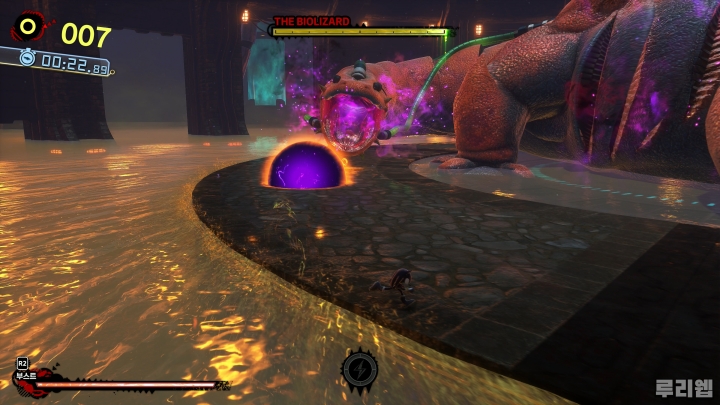Click the ring counter icon
This screenshot has height=405, width=720.
click(x=28, y=28)
